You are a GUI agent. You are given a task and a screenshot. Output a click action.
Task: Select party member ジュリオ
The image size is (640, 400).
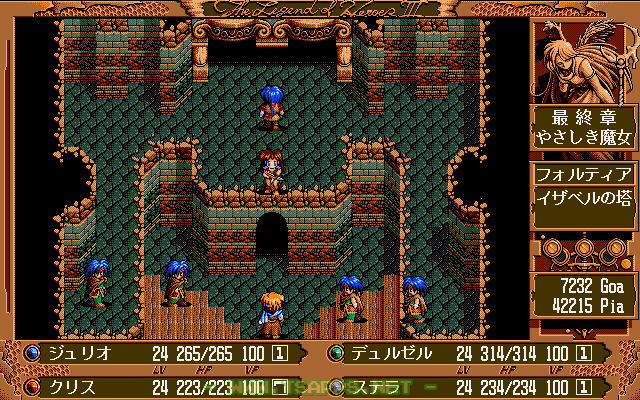pyautogui.click(x=76, y=353)
